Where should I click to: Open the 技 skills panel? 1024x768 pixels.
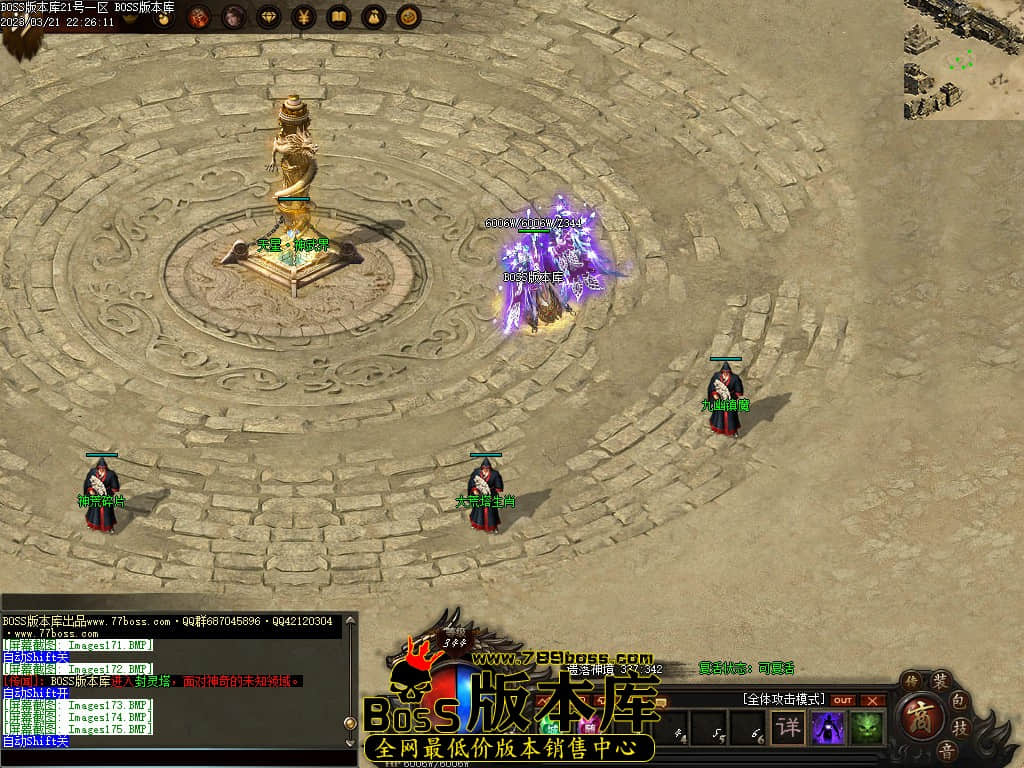point(960,728)
